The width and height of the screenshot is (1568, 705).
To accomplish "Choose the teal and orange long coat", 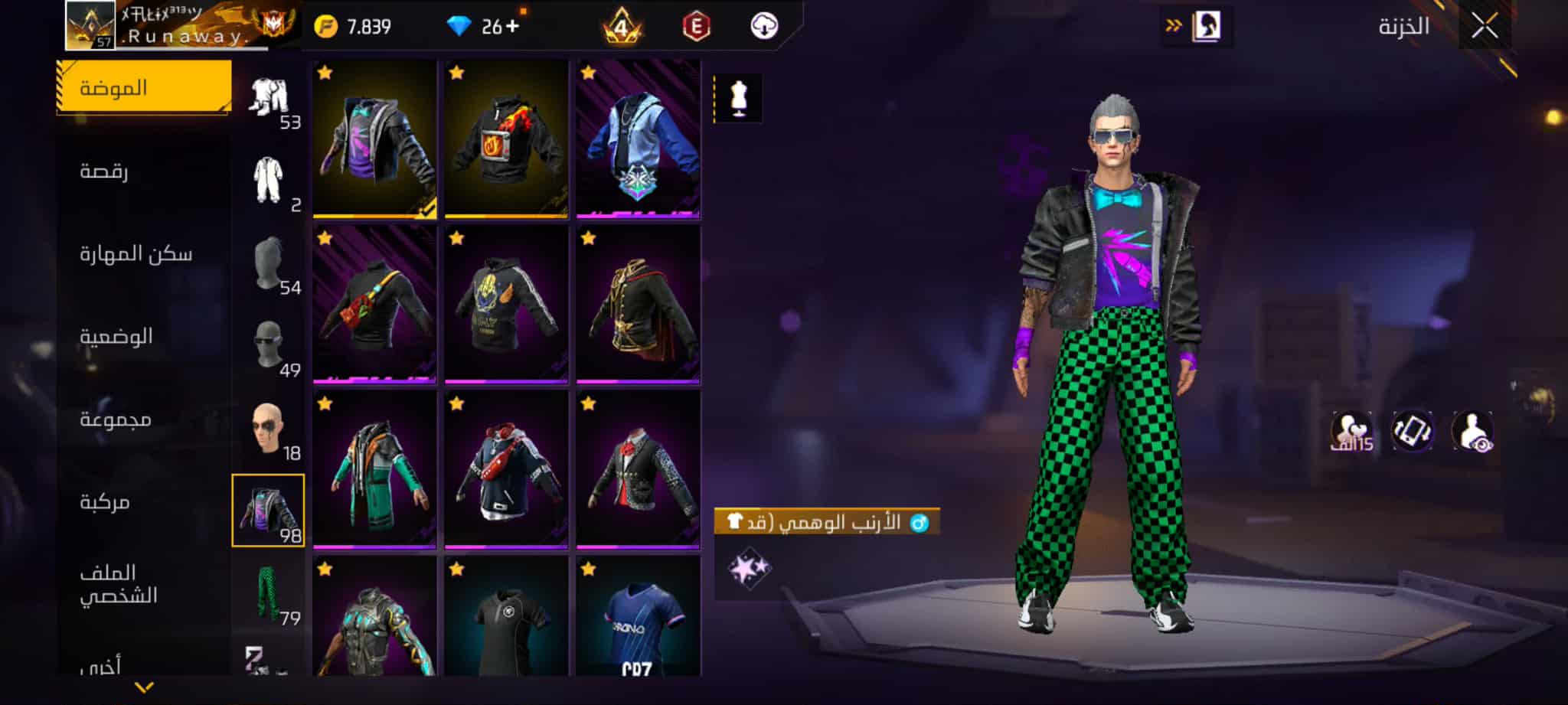I will 374,470.
